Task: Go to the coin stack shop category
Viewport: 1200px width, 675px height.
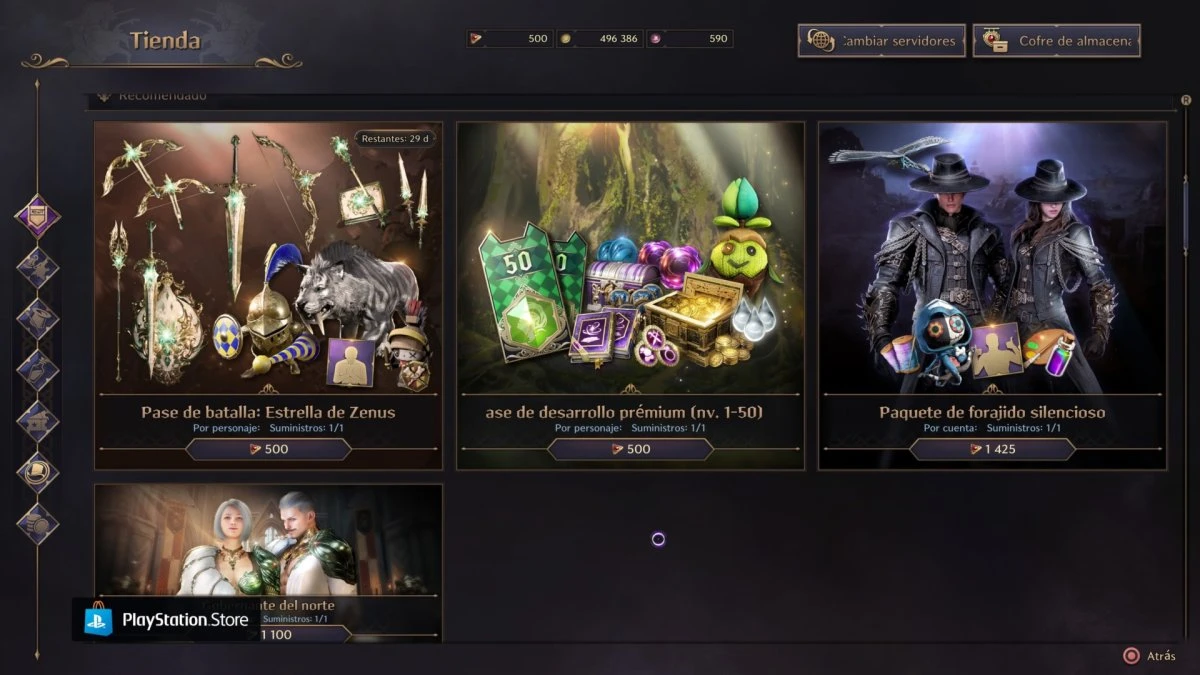Action: pos(38,523)
